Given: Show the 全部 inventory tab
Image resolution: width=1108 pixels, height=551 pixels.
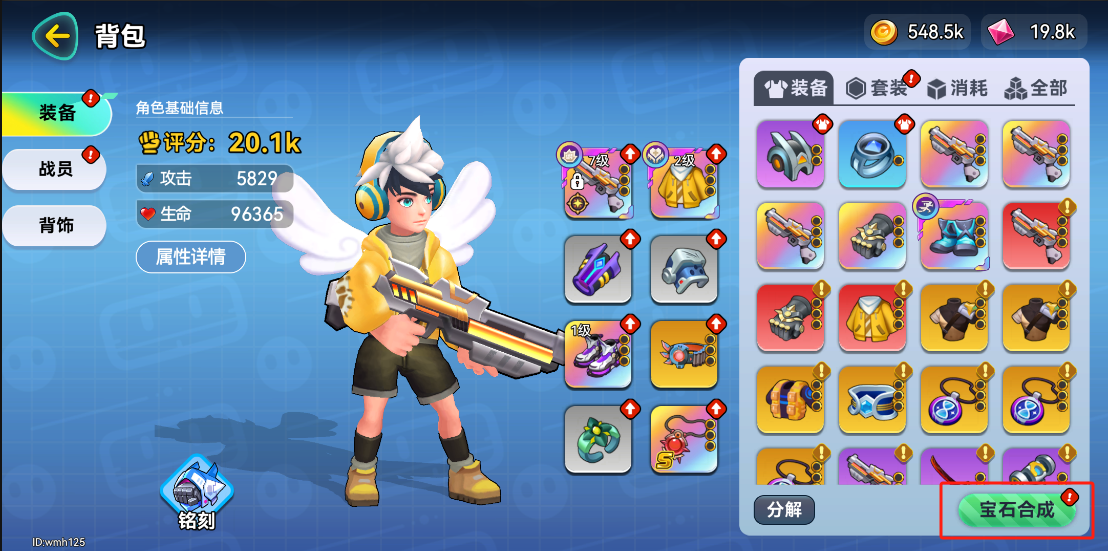Looking at the screenshot, I should point(1037,88).
